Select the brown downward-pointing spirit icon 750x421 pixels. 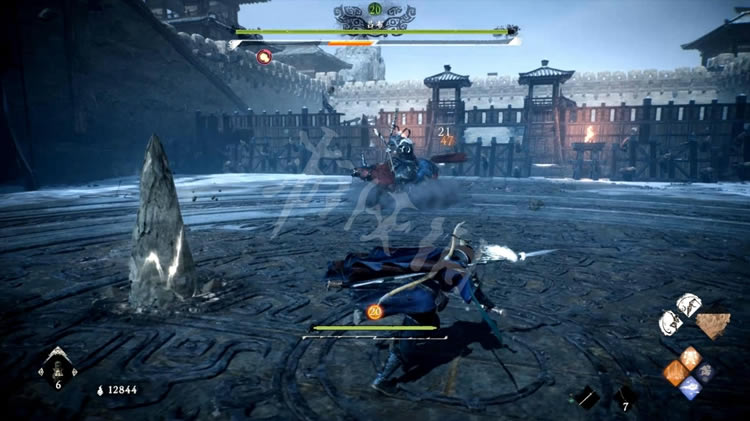tap(713, 325)
